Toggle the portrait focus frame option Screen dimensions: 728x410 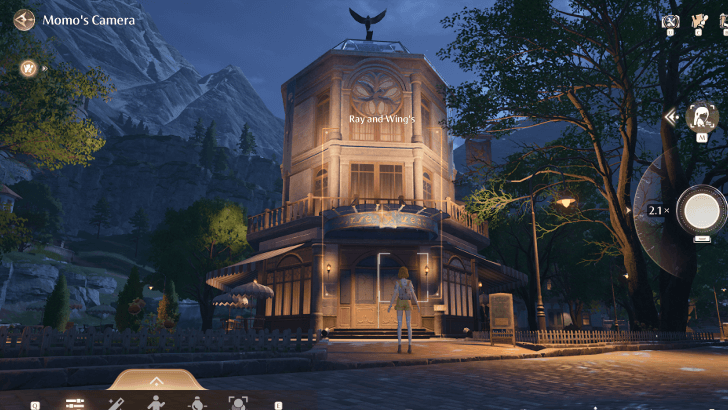point(238,403)
